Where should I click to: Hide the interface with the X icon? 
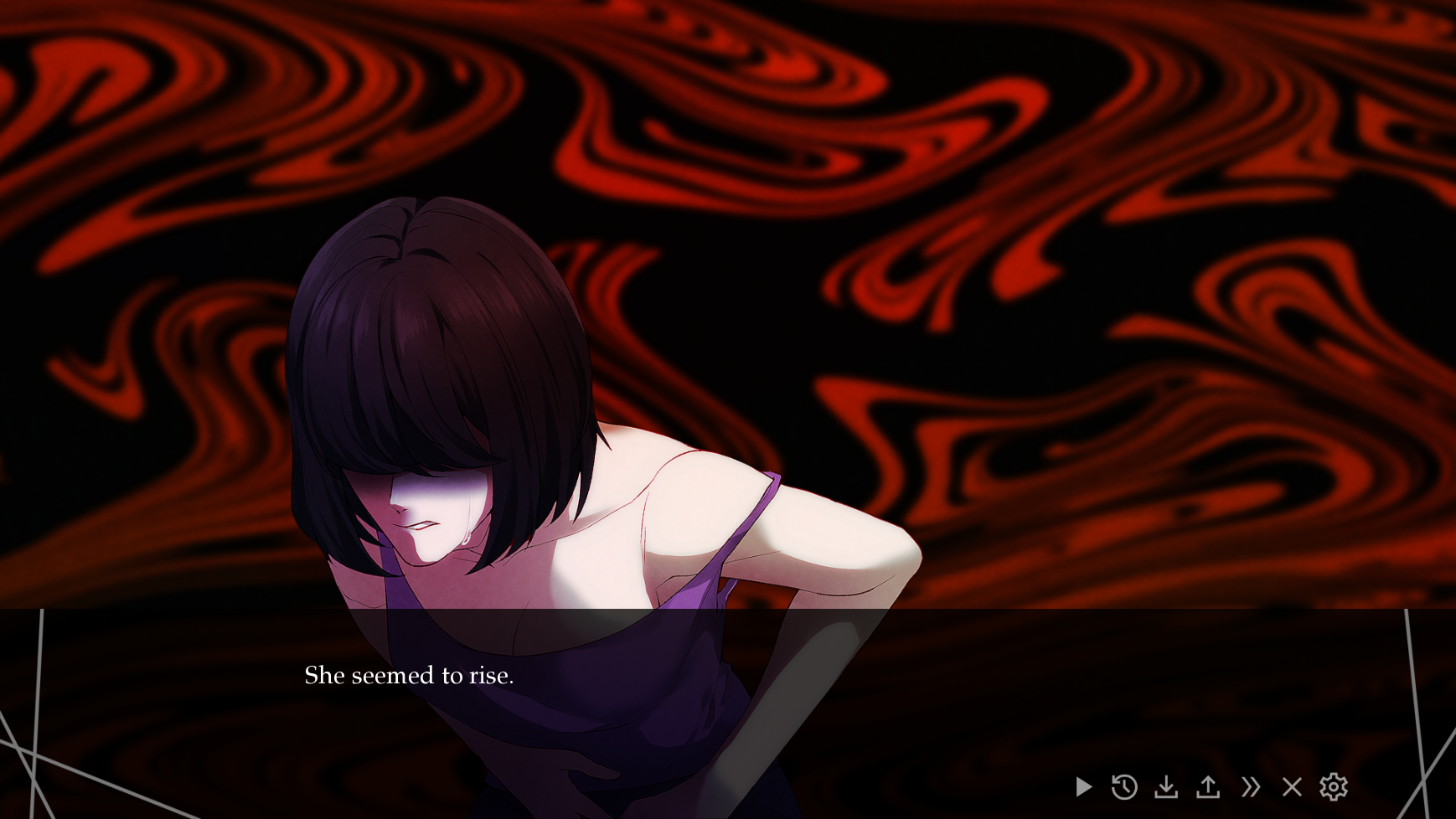point(1292,786)
